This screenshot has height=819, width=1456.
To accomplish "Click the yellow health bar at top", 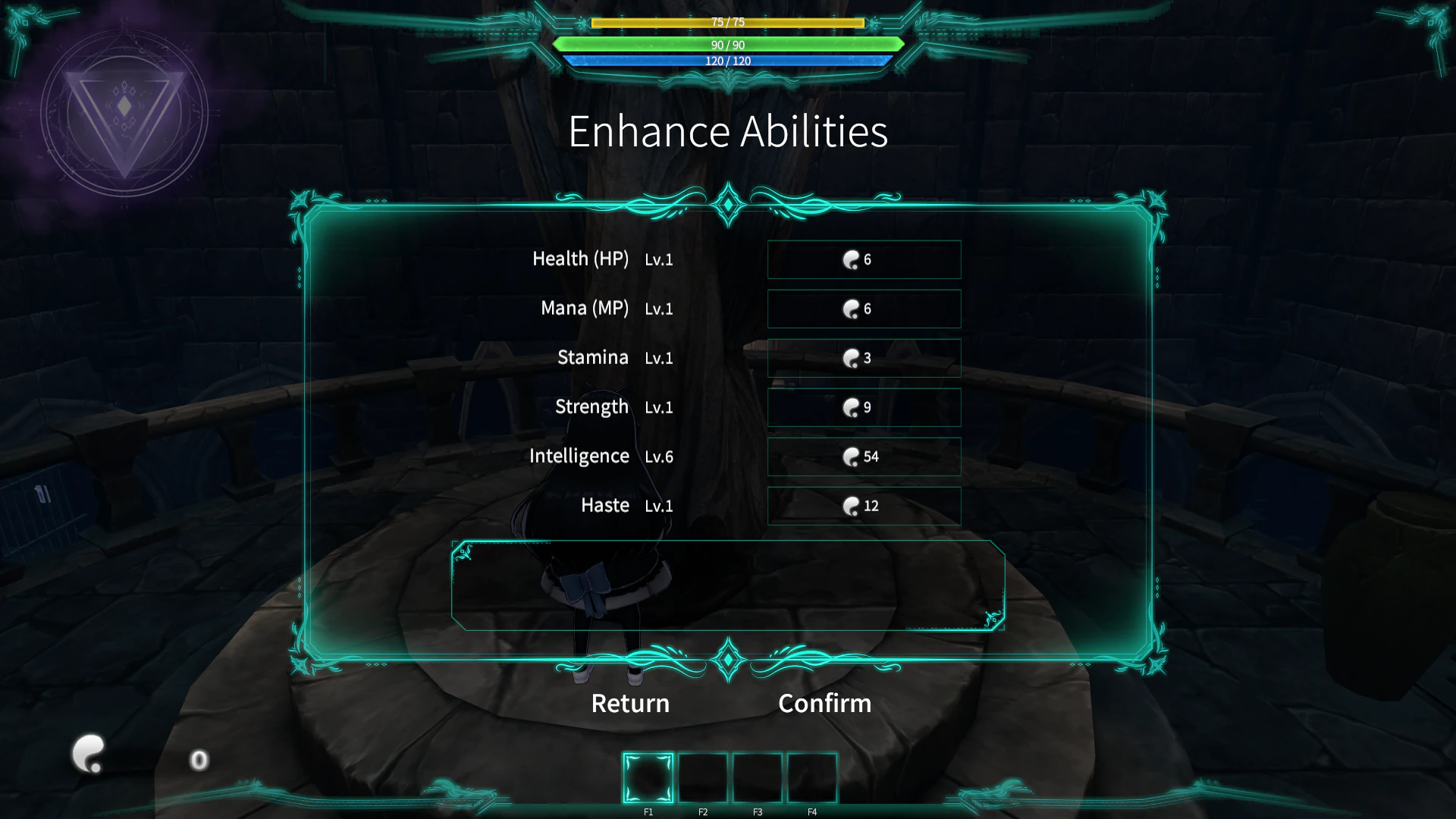I will tap(727, 23).
